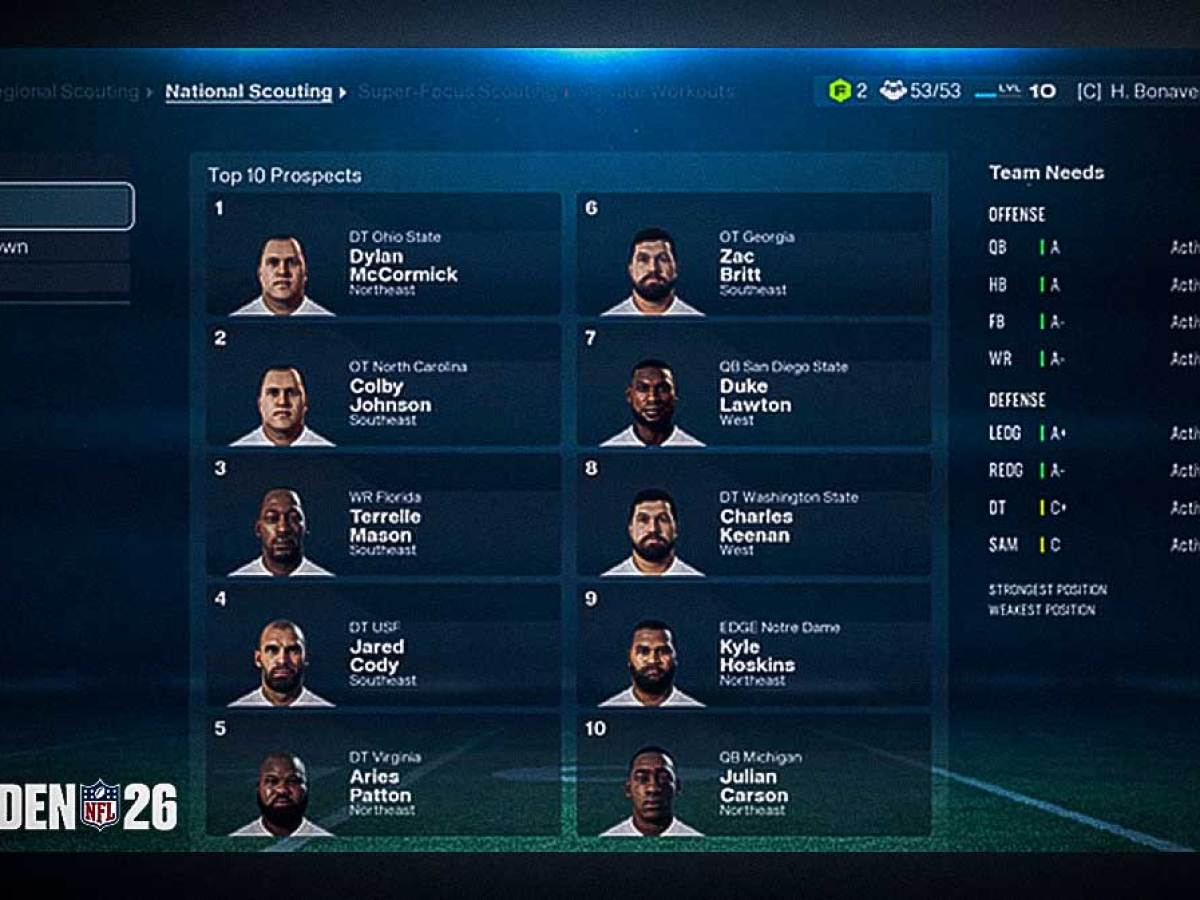Pick Aries Patton from Virginia

click(383, 775)
